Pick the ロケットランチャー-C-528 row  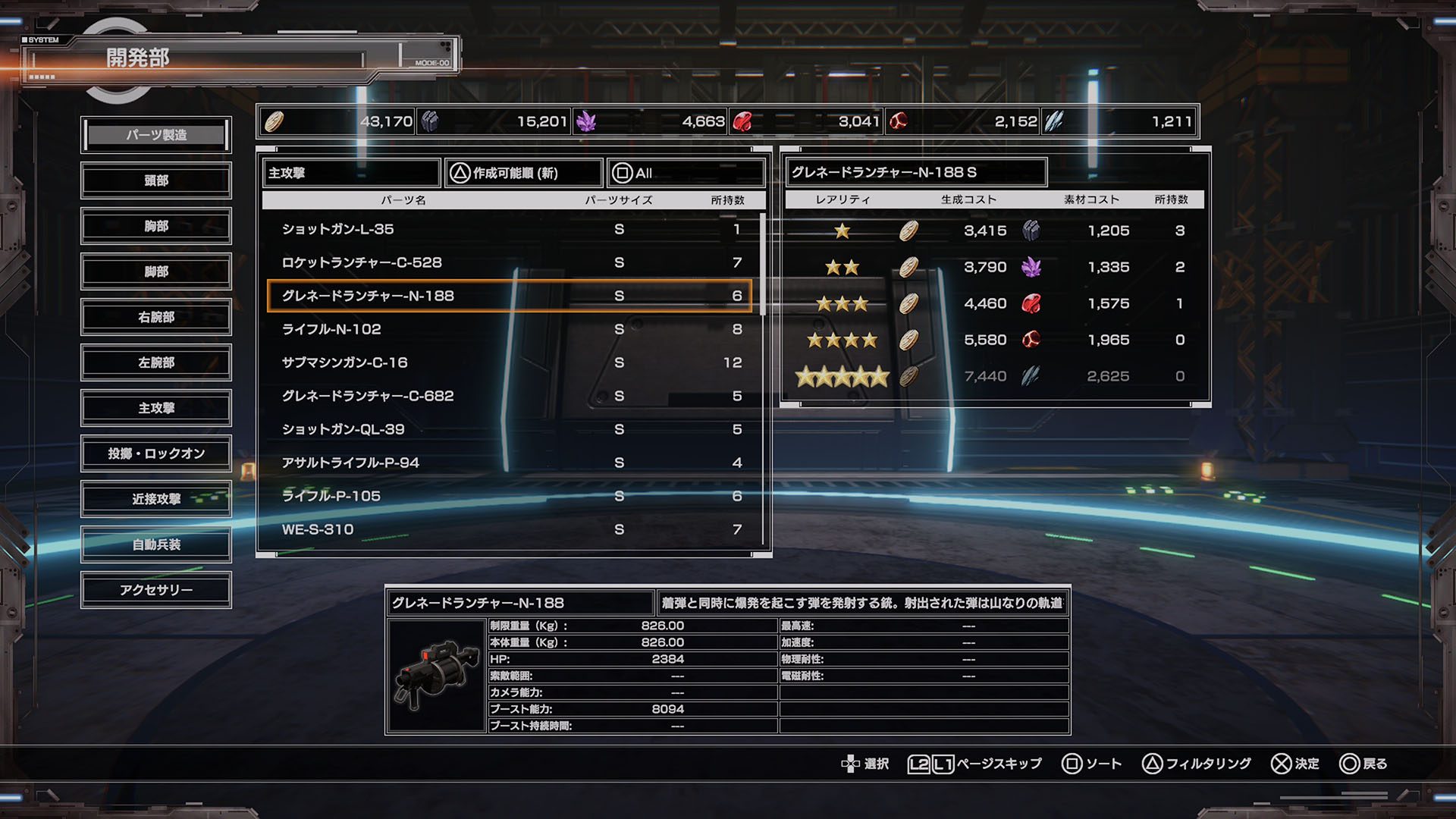(510, 262)
